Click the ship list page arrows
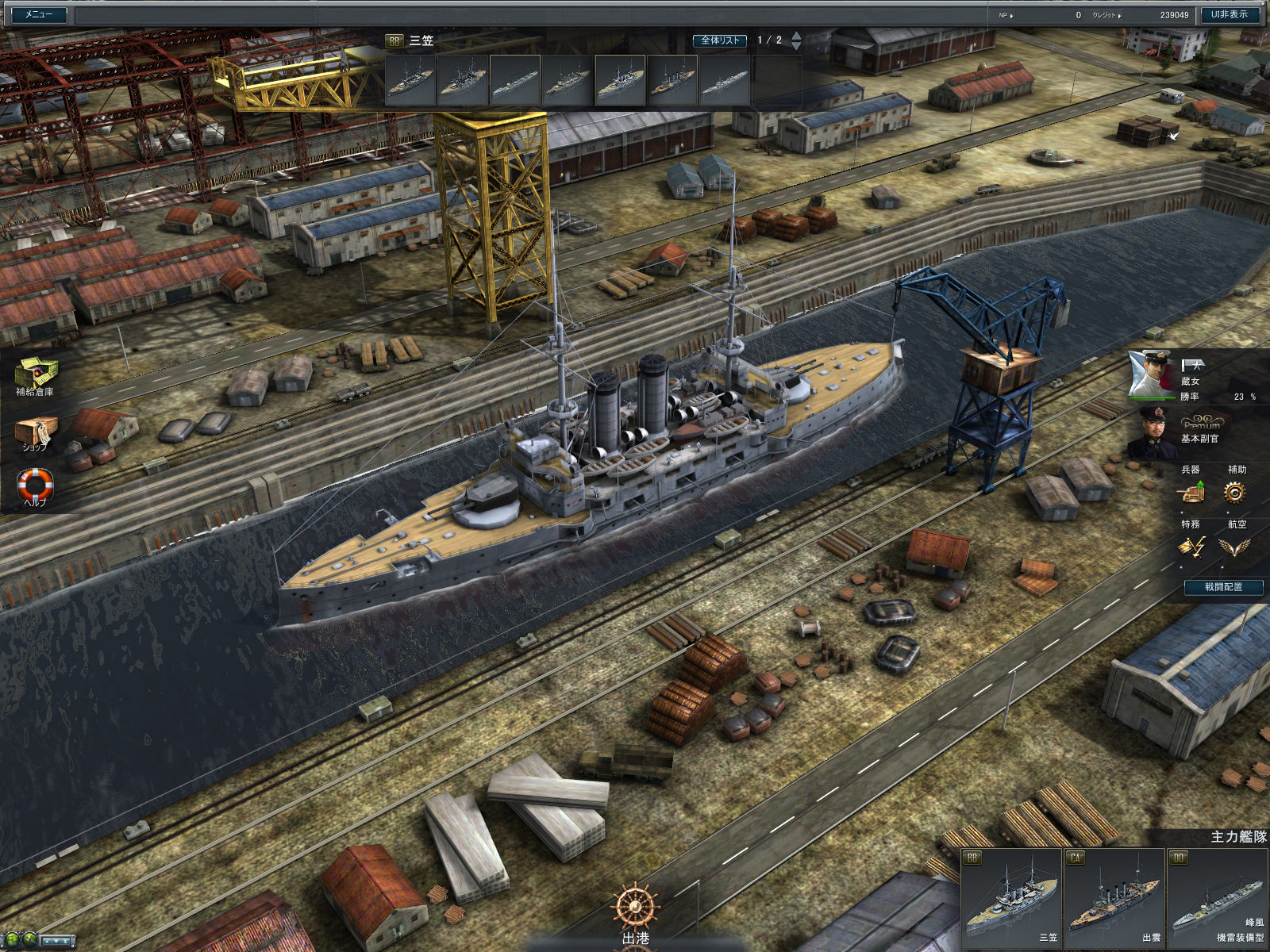This screenshot has height=952, width=1270. tap(796, 40)
